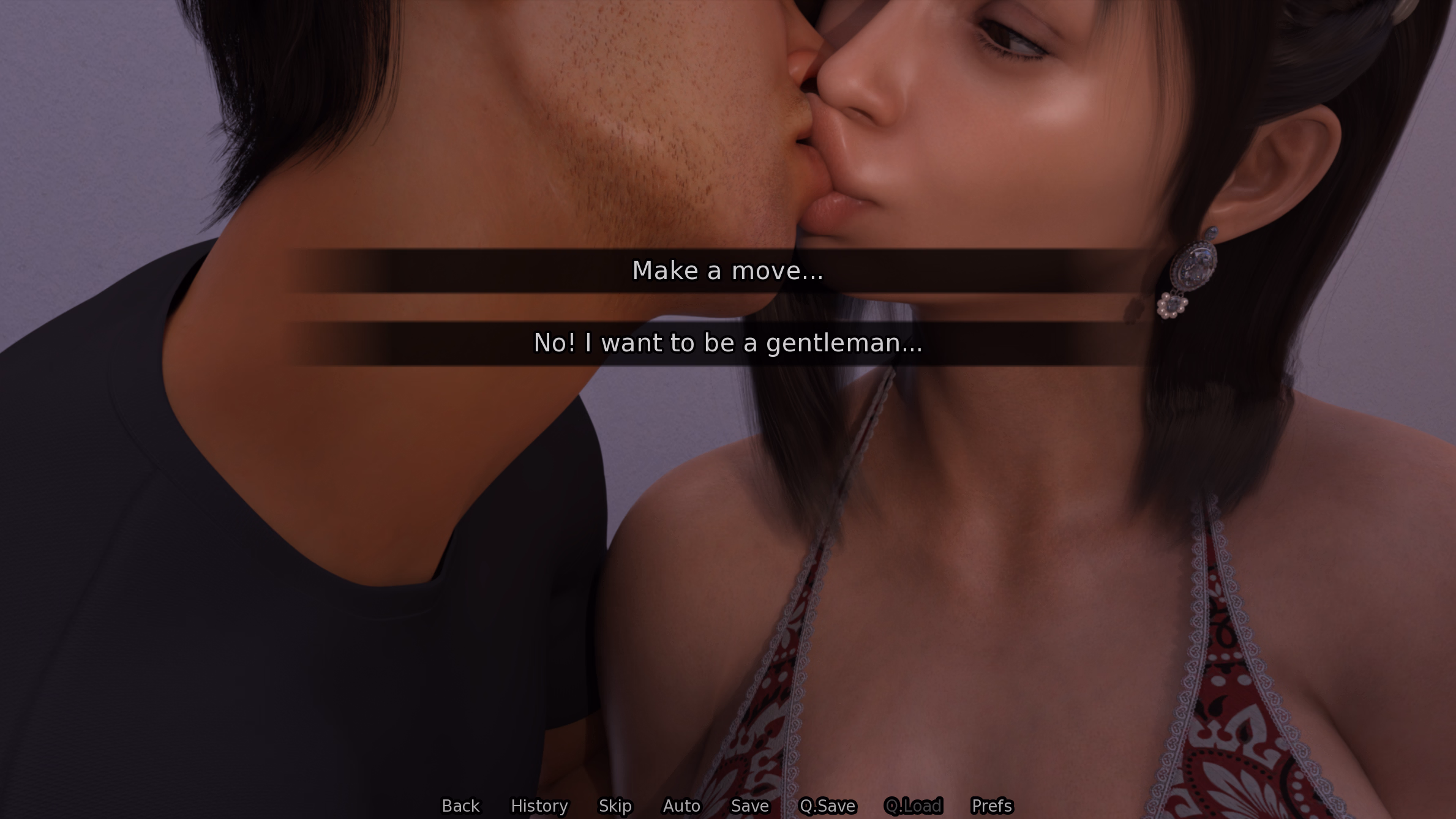Image resolution: width=1456 pixels, height=819 pixels.
Task: Open the Save screen
Action: [749, 806]
